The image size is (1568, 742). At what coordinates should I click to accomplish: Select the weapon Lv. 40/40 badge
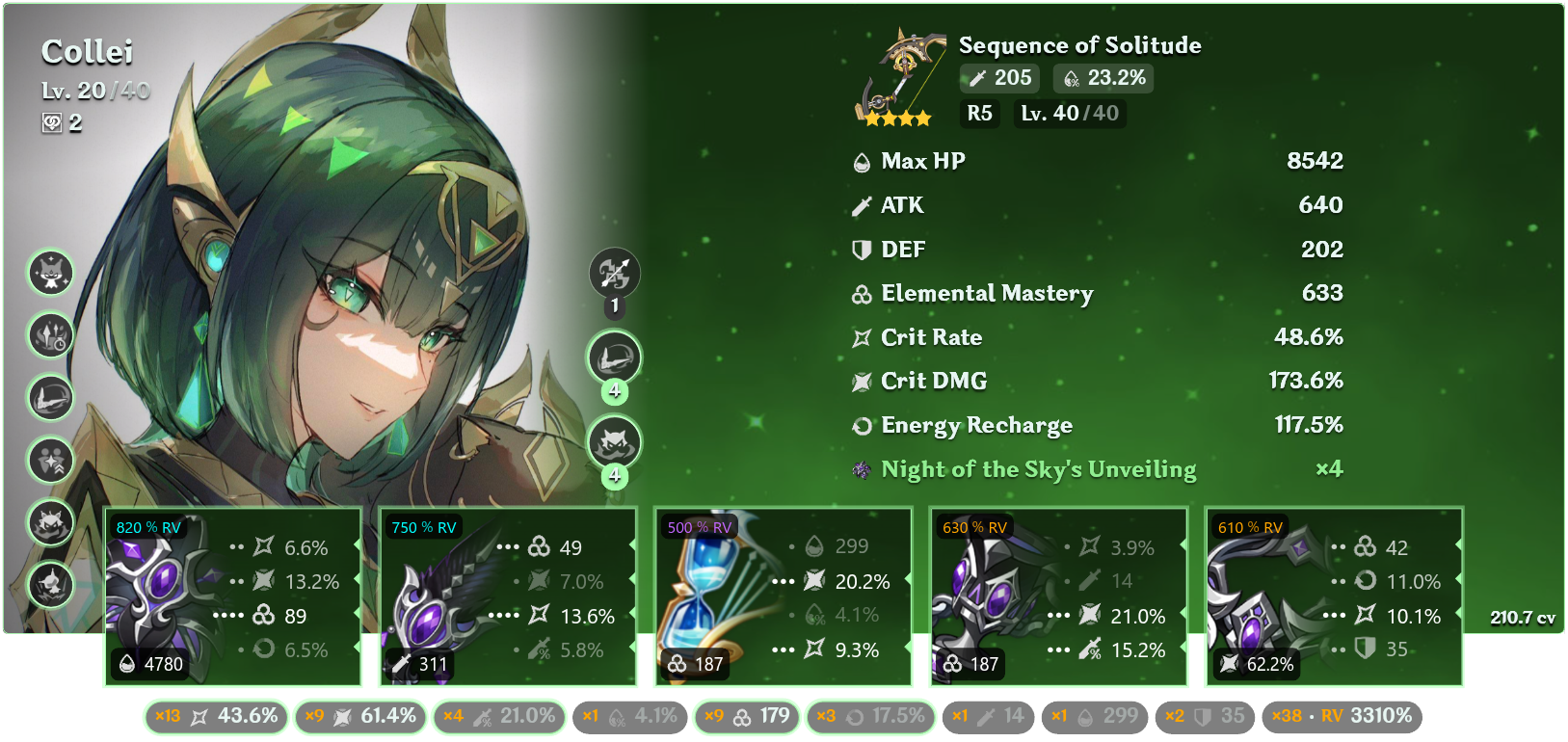(x=1070, y=114)
